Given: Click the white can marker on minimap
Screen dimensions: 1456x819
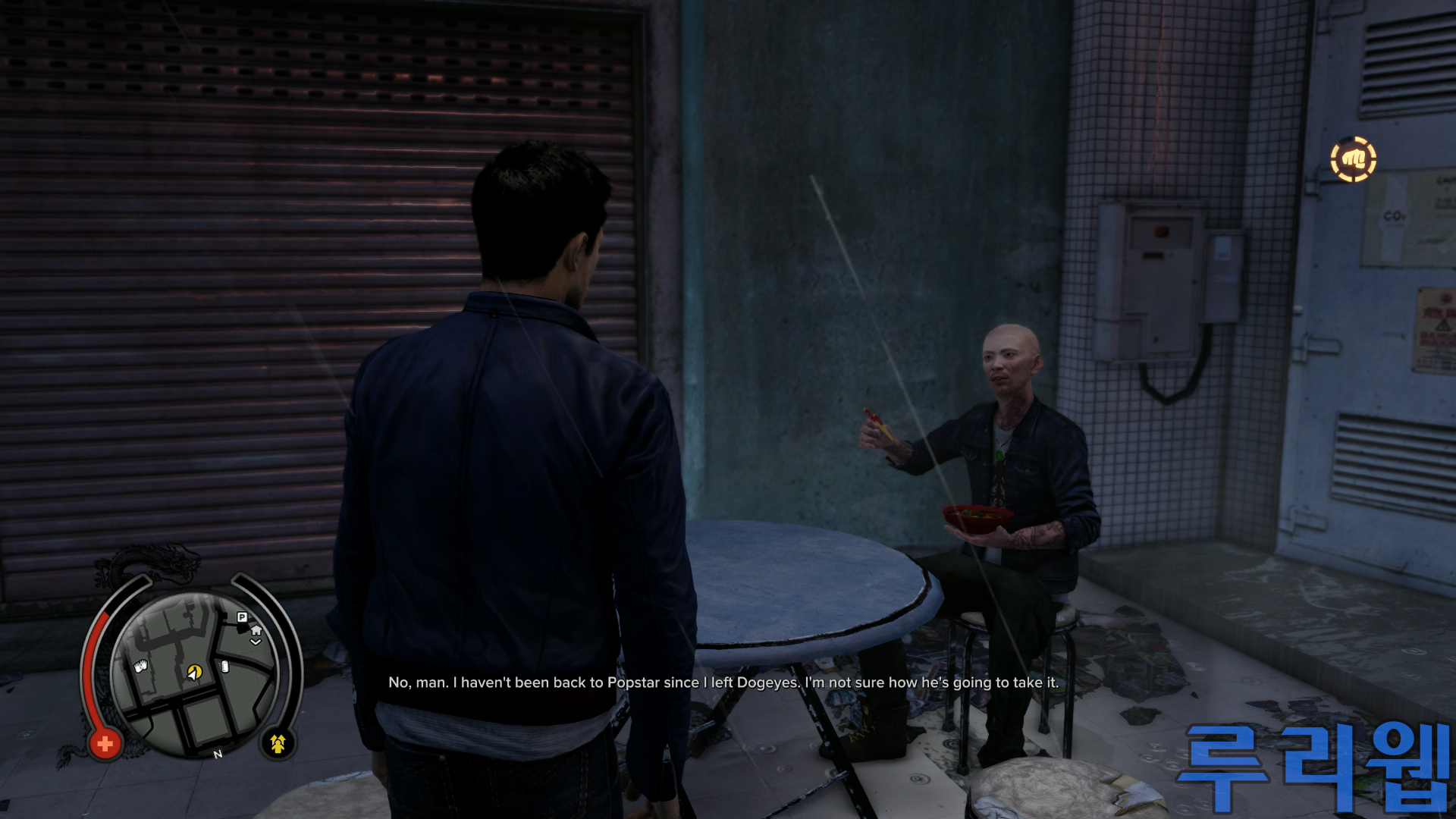Looking at the screenshot, I should [224, 667].
